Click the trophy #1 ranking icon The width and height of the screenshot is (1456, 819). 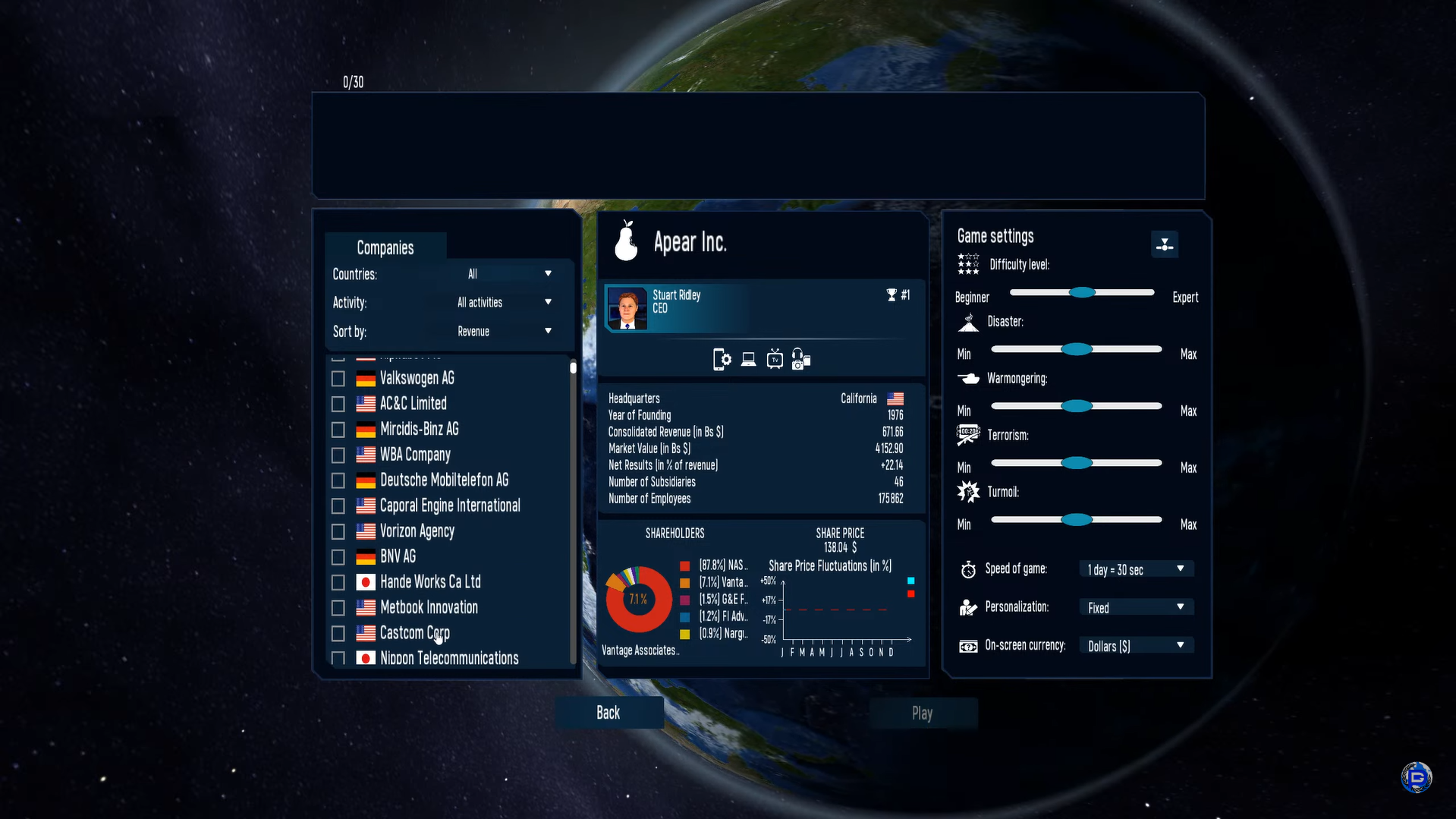892,295
